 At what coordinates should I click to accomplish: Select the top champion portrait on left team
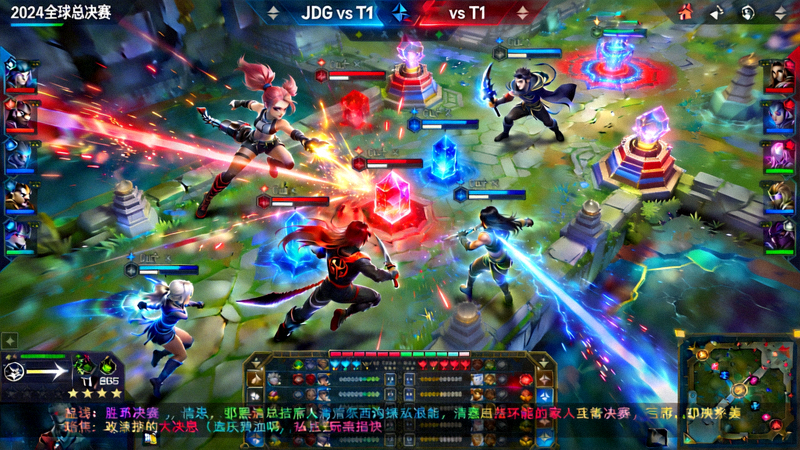(x=19, y=76)
